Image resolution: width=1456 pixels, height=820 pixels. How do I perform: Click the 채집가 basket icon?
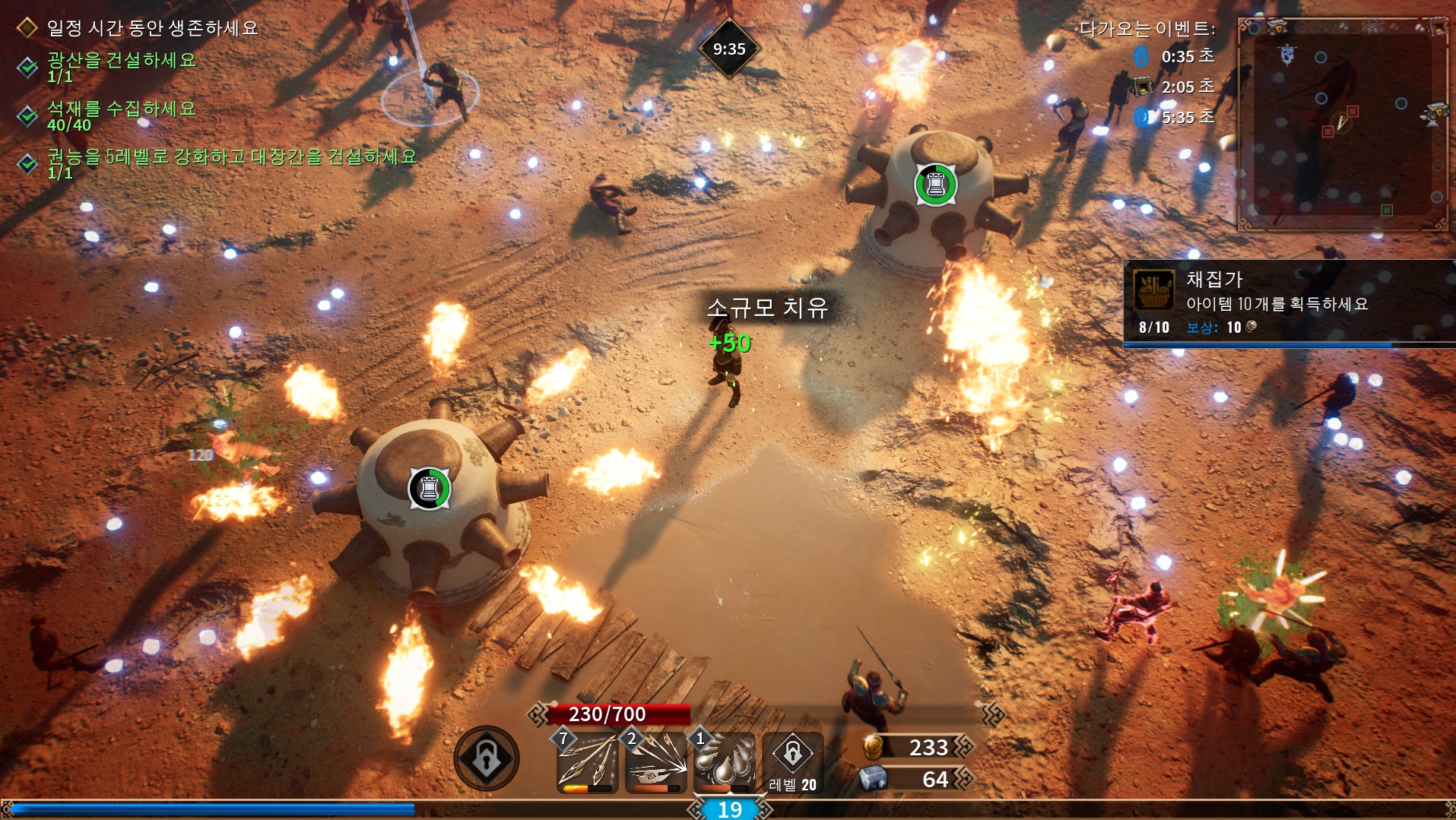1154,291
